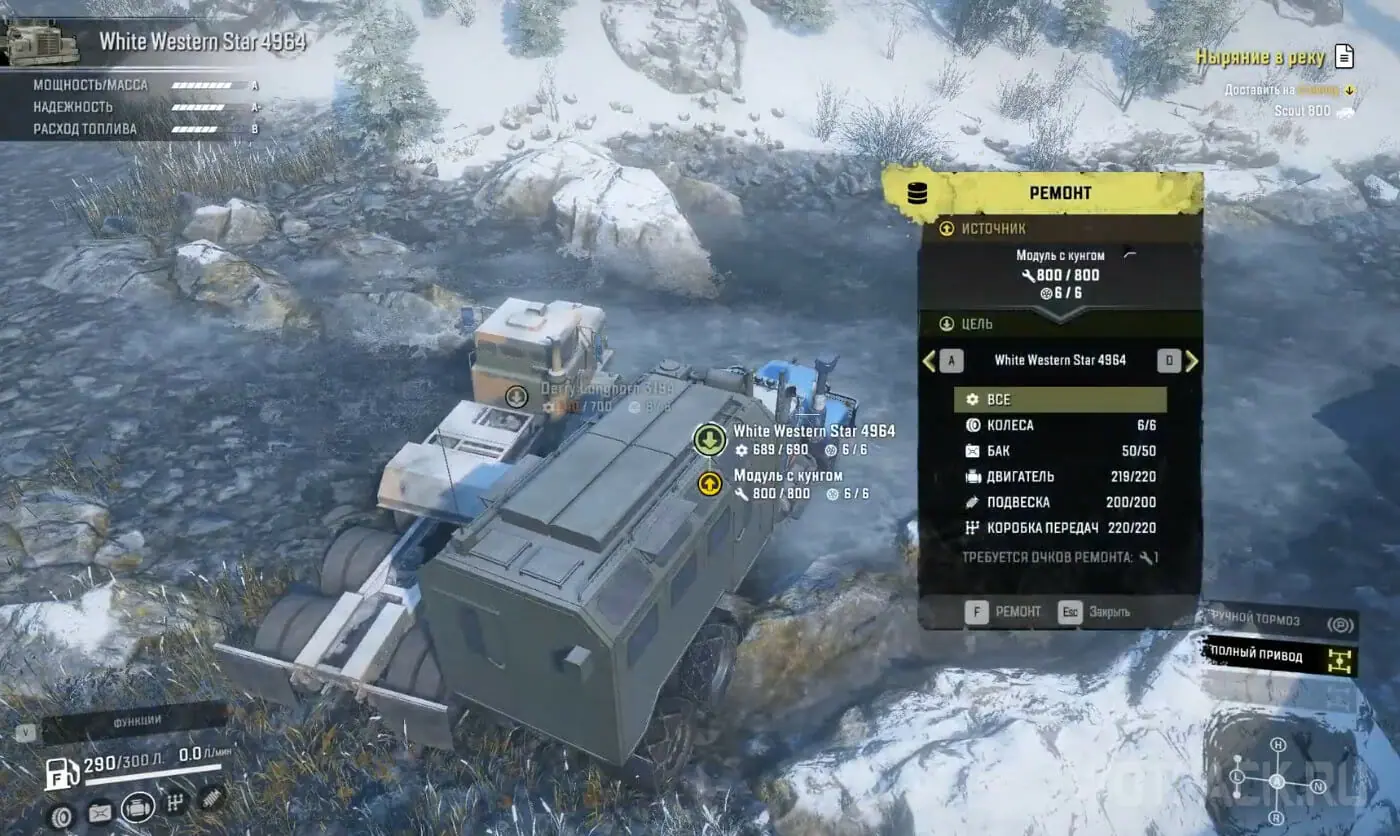Screen dimensions: 1400x836
Task: Click the РЕМОНТ repair button
Action: click(1005, 611)
